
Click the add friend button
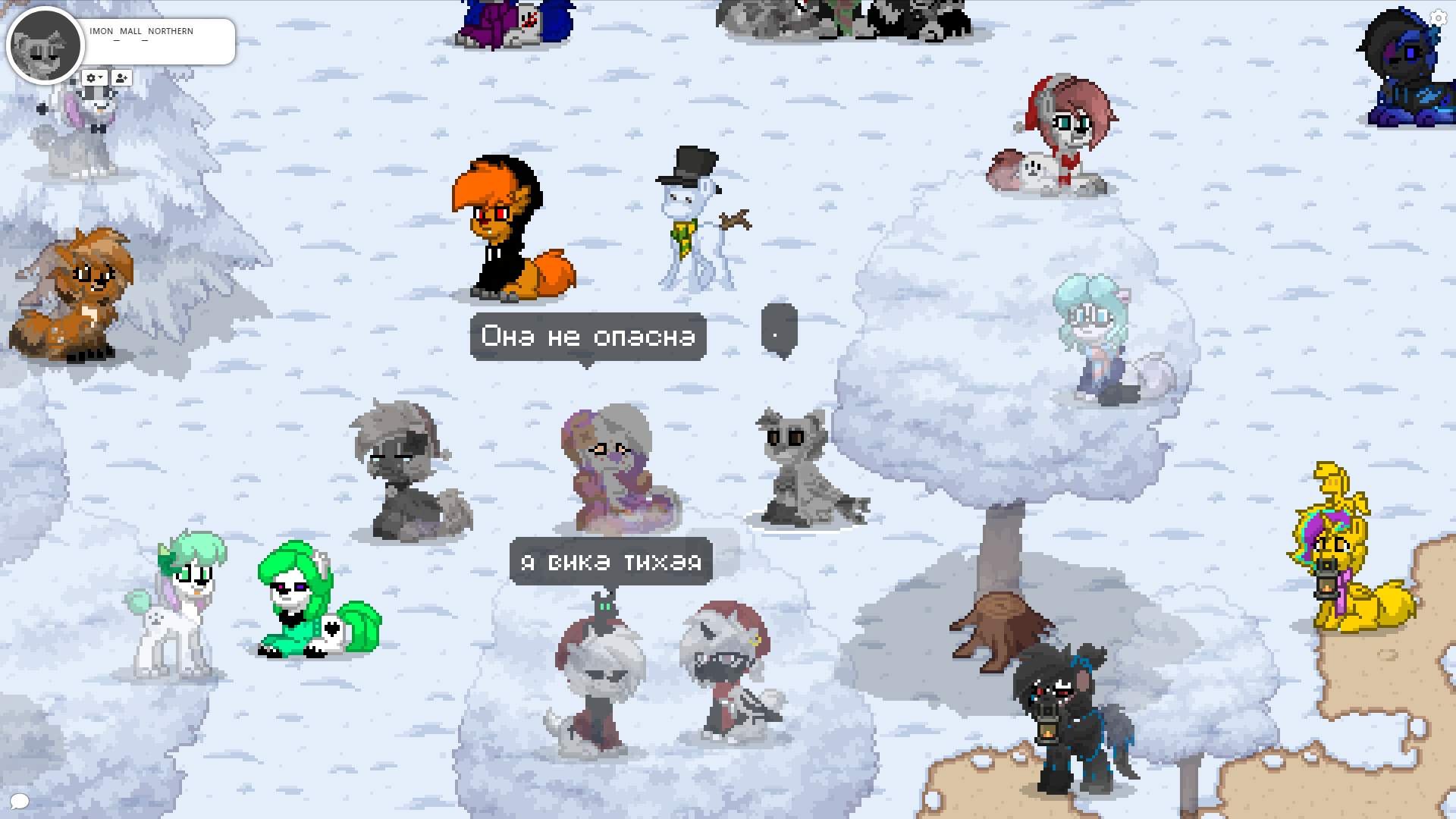click(121, 78)
